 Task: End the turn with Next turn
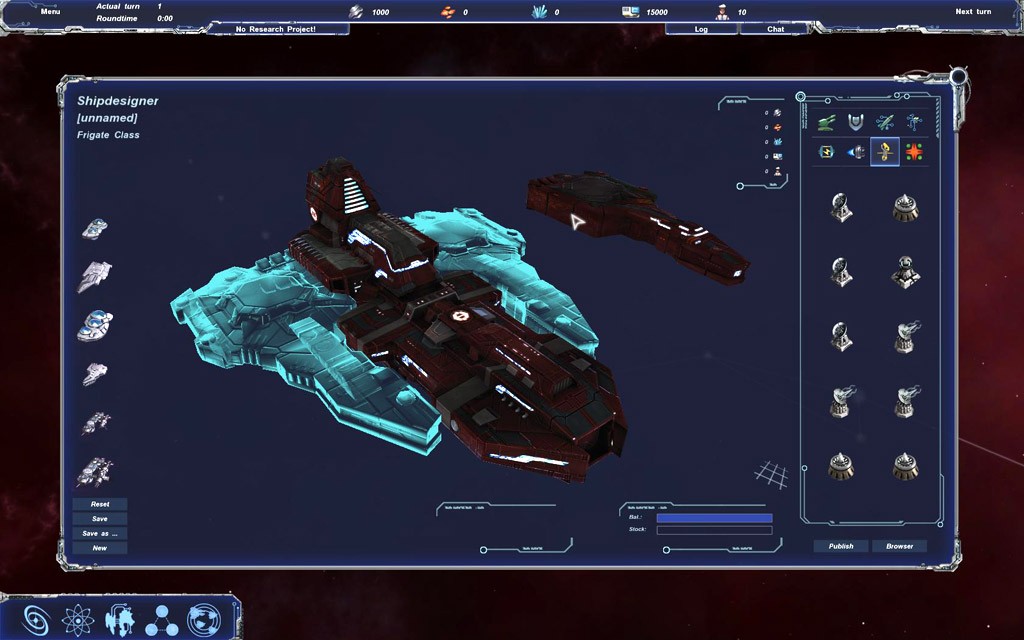[972, 11]
